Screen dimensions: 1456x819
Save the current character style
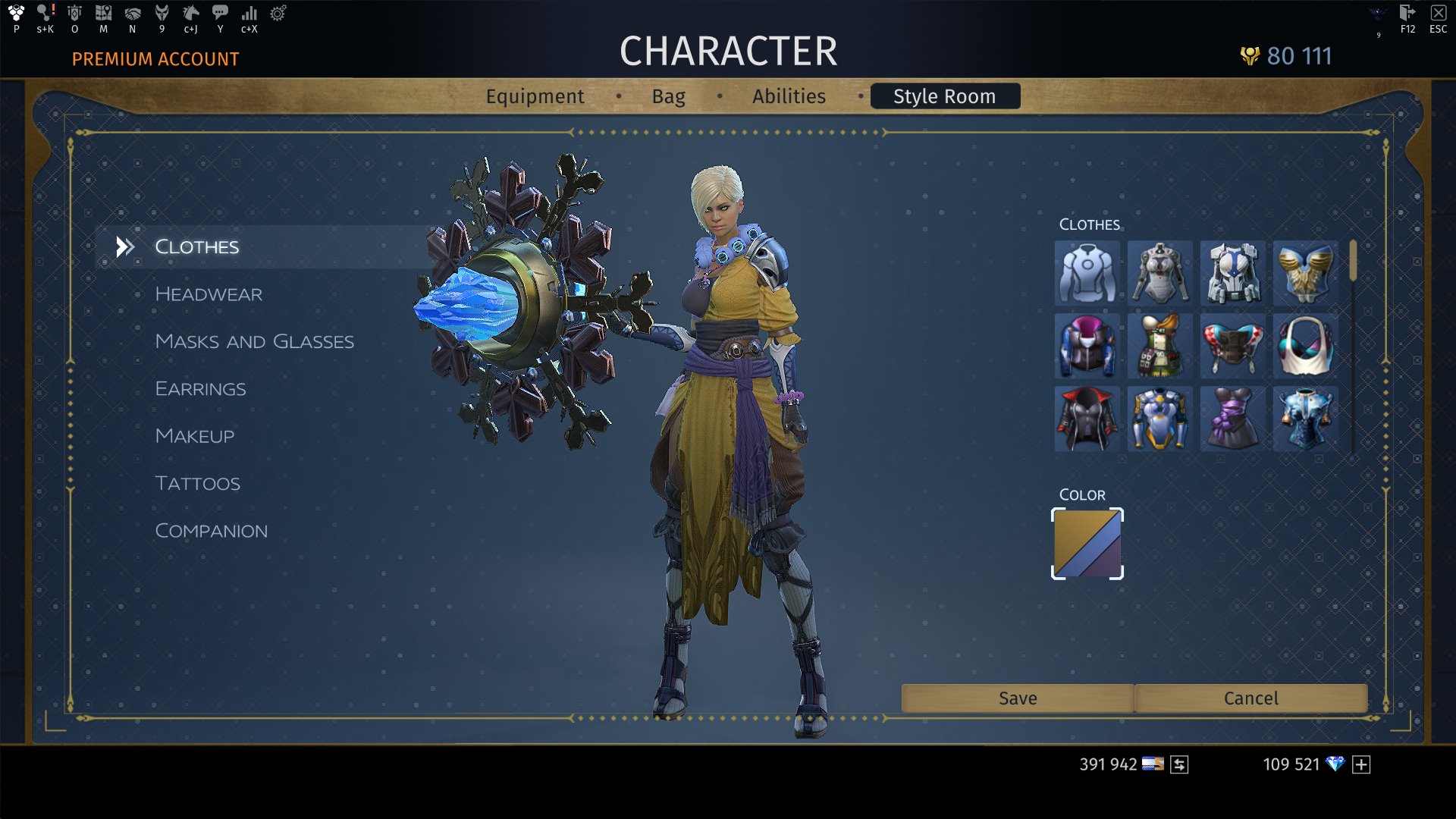tap(1017, 698)
